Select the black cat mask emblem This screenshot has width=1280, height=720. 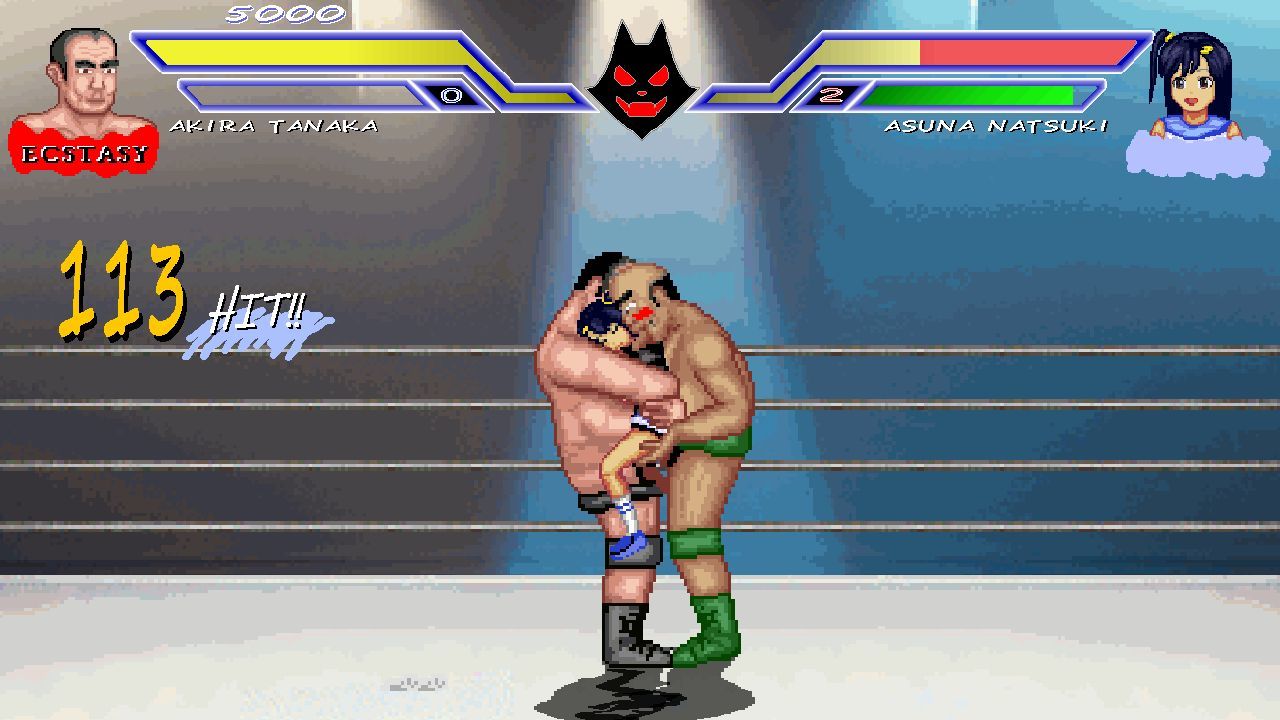[x=641, y=78]
